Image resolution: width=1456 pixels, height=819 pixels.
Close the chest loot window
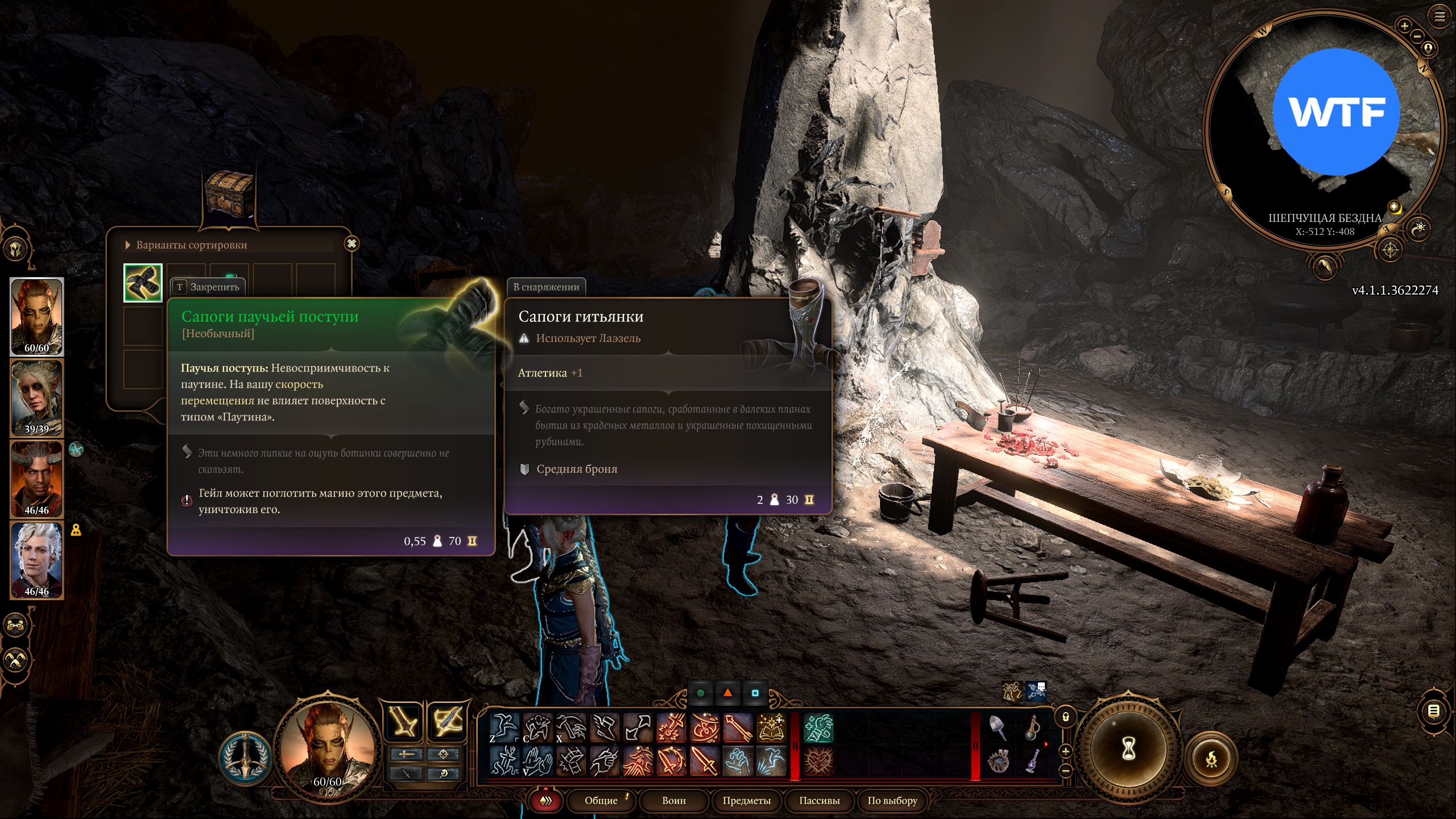351,244
